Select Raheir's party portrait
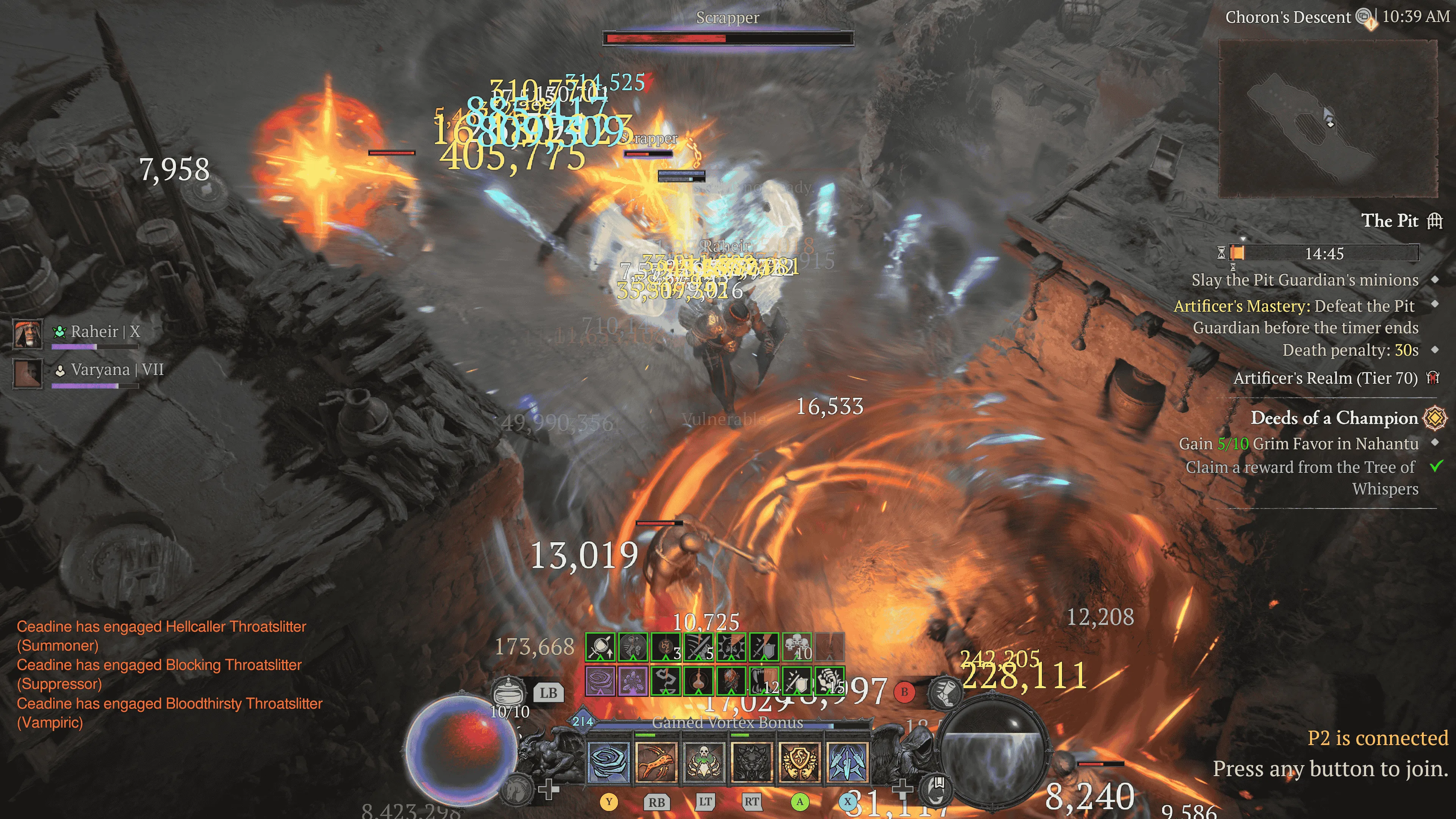This screenshot has height=819, width=1456. tap(28, 334)
